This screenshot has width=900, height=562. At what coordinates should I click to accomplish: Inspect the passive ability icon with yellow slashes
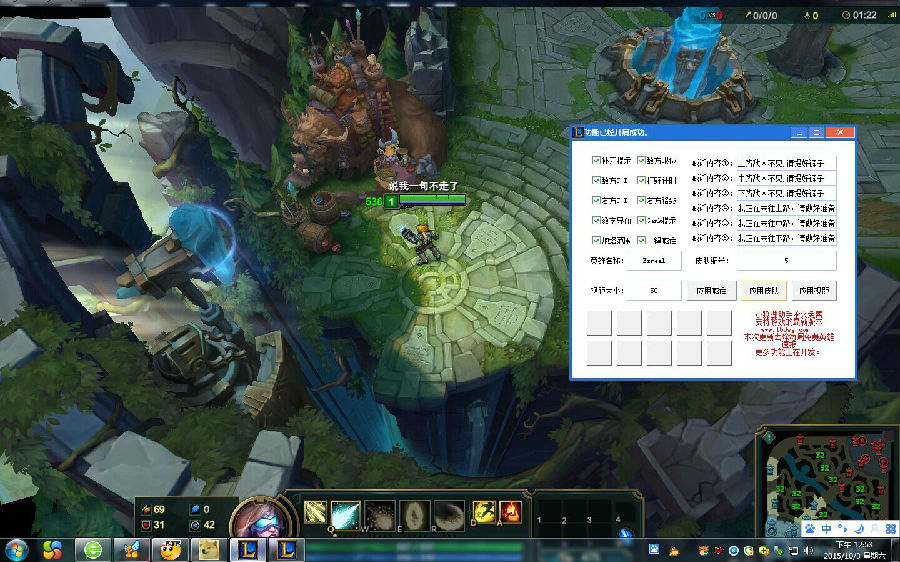(315, 513)
